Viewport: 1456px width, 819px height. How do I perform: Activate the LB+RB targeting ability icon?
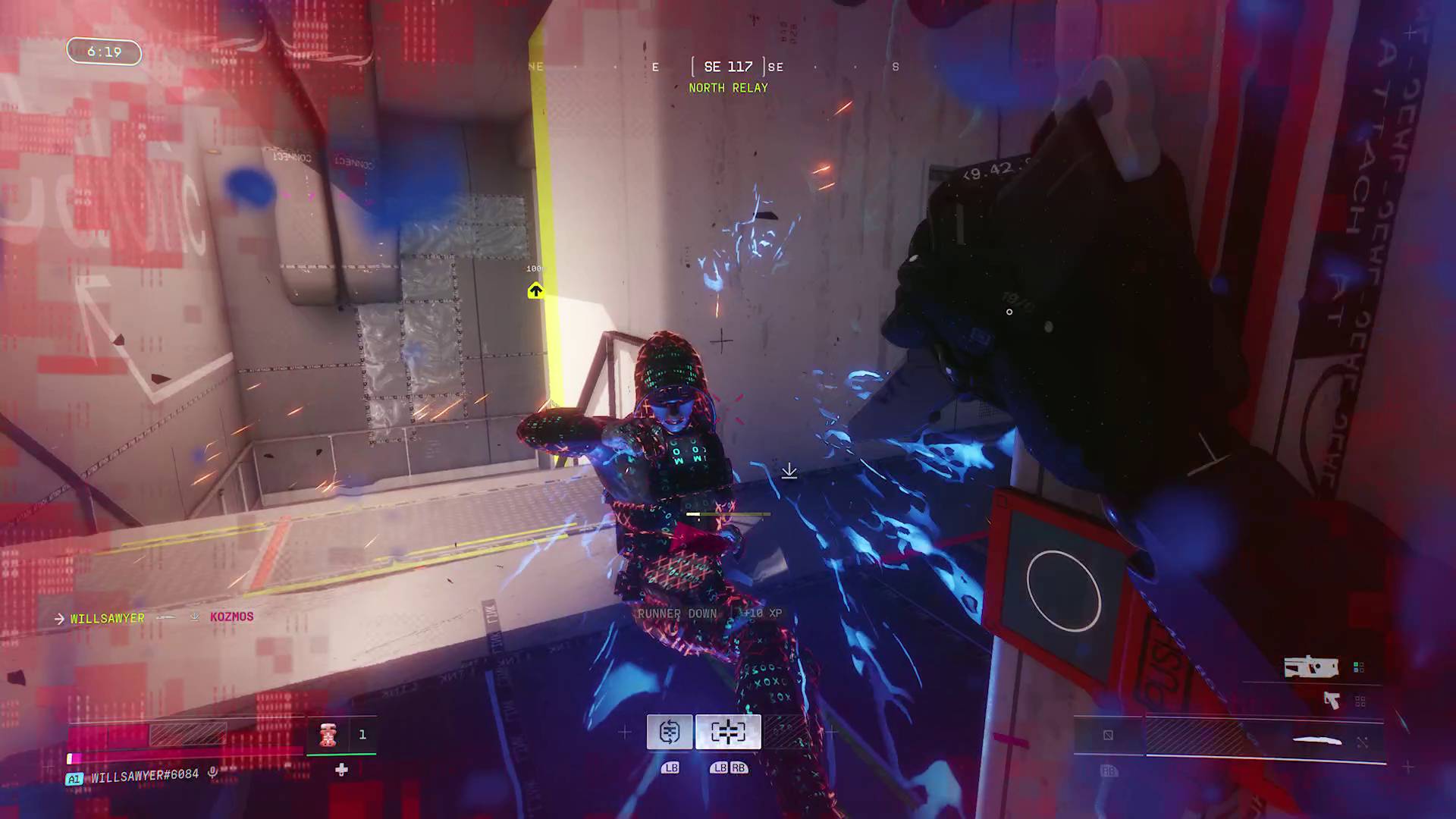[727, 731]
